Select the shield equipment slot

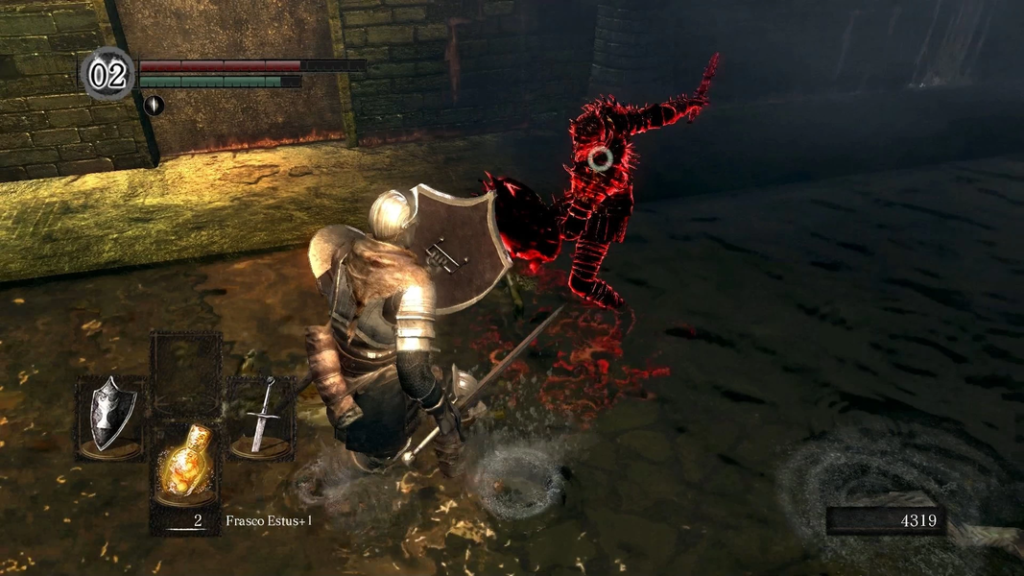pyautogui.click(x=111, y=419)
